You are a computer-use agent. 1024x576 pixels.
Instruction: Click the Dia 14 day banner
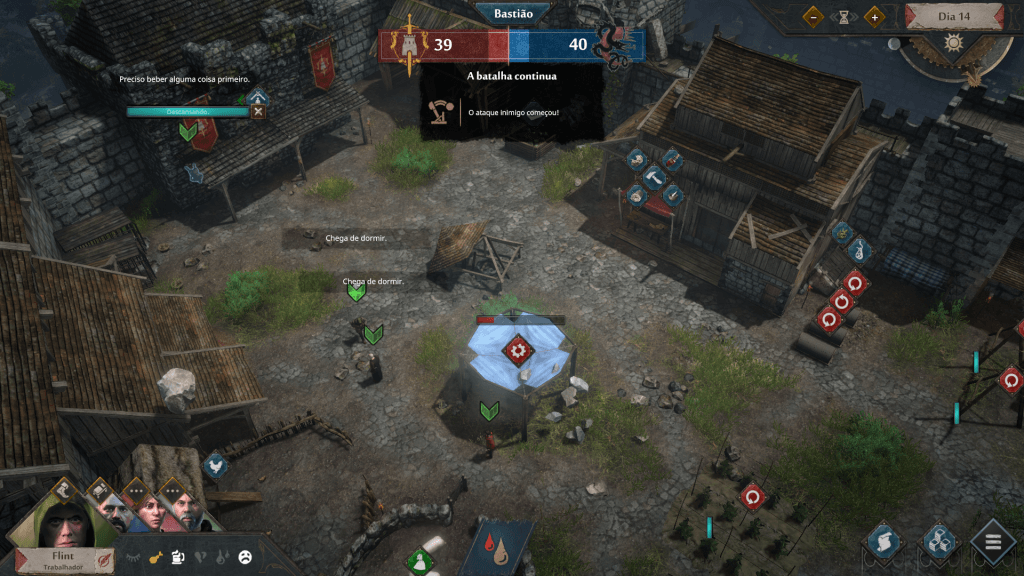click(x=953, y=16)
